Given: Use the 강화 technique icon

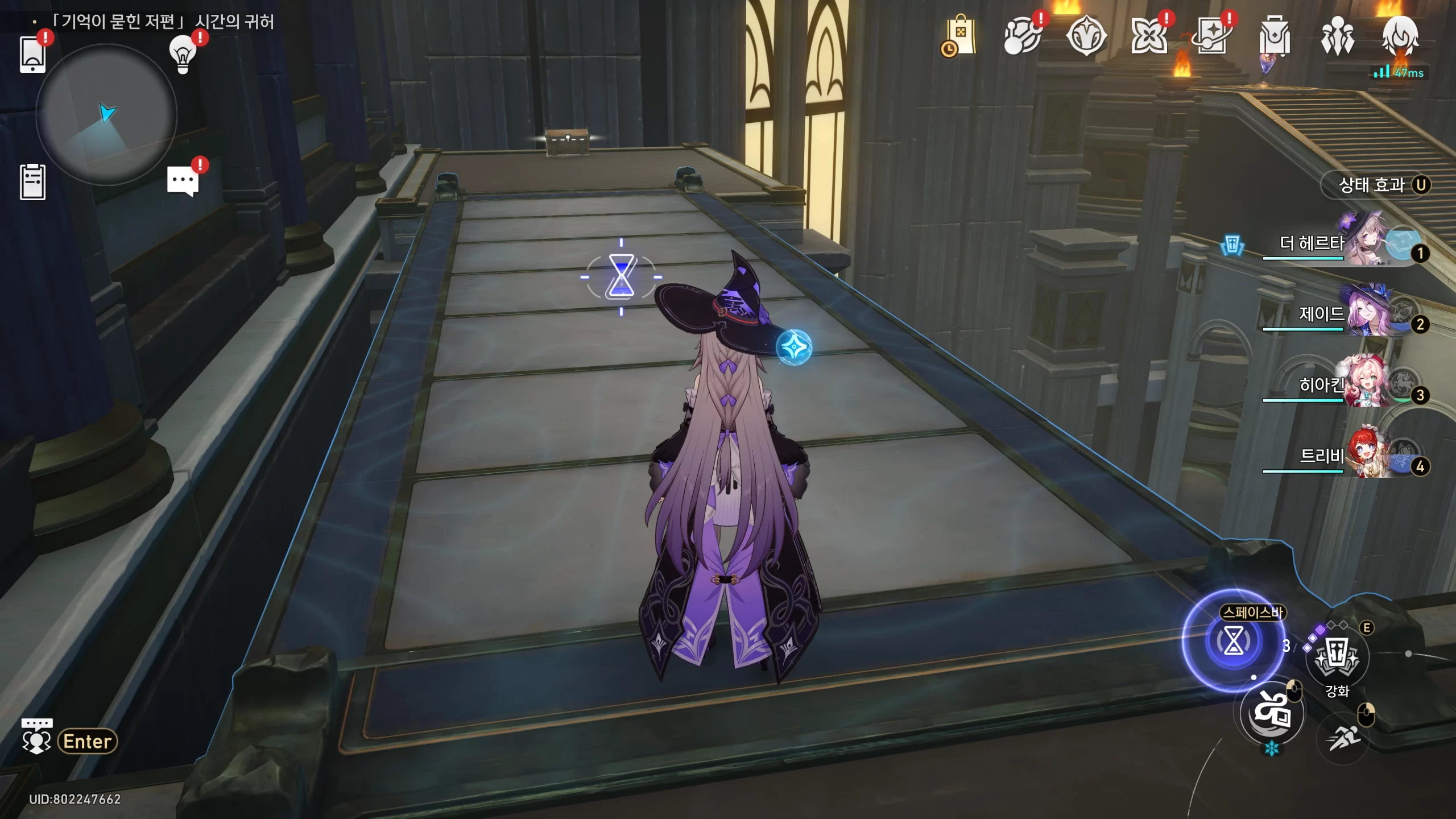Looking at the screenshot, I should point(1337,658).
